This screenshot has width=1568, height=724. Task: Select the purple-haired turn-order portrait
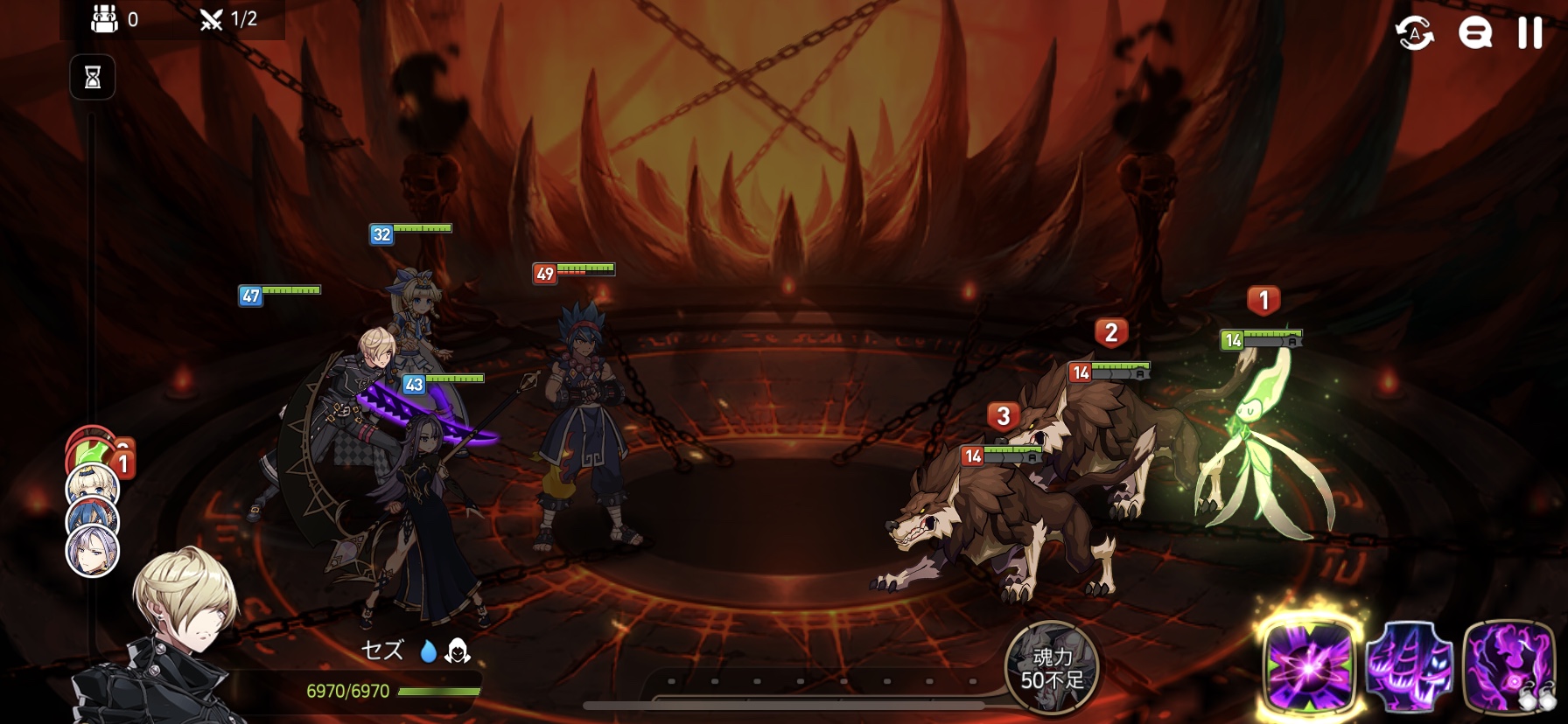point(93,553)
